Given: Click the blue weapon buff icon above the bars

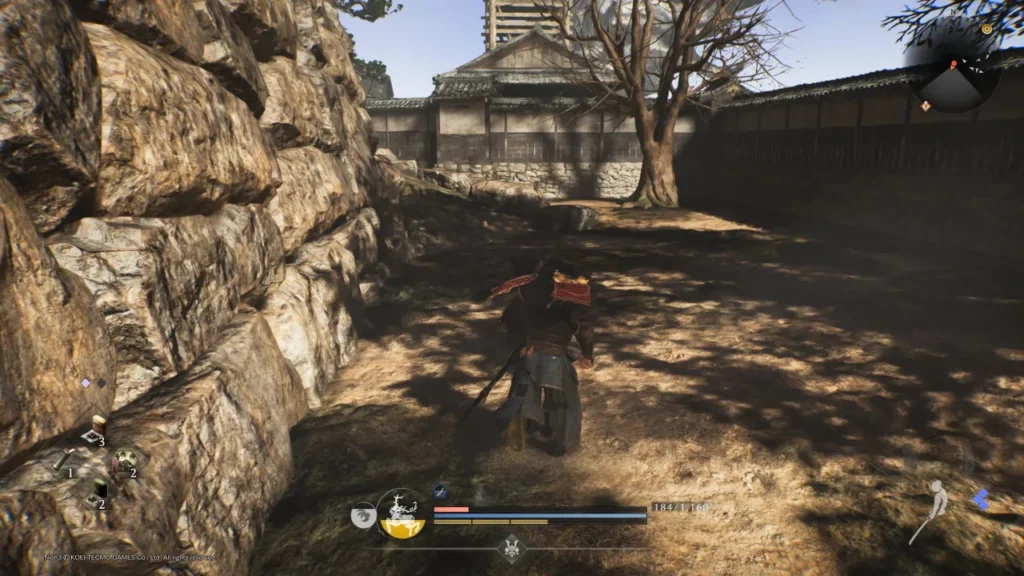Looking at the screenshot, I should click(x=439, y=491).
